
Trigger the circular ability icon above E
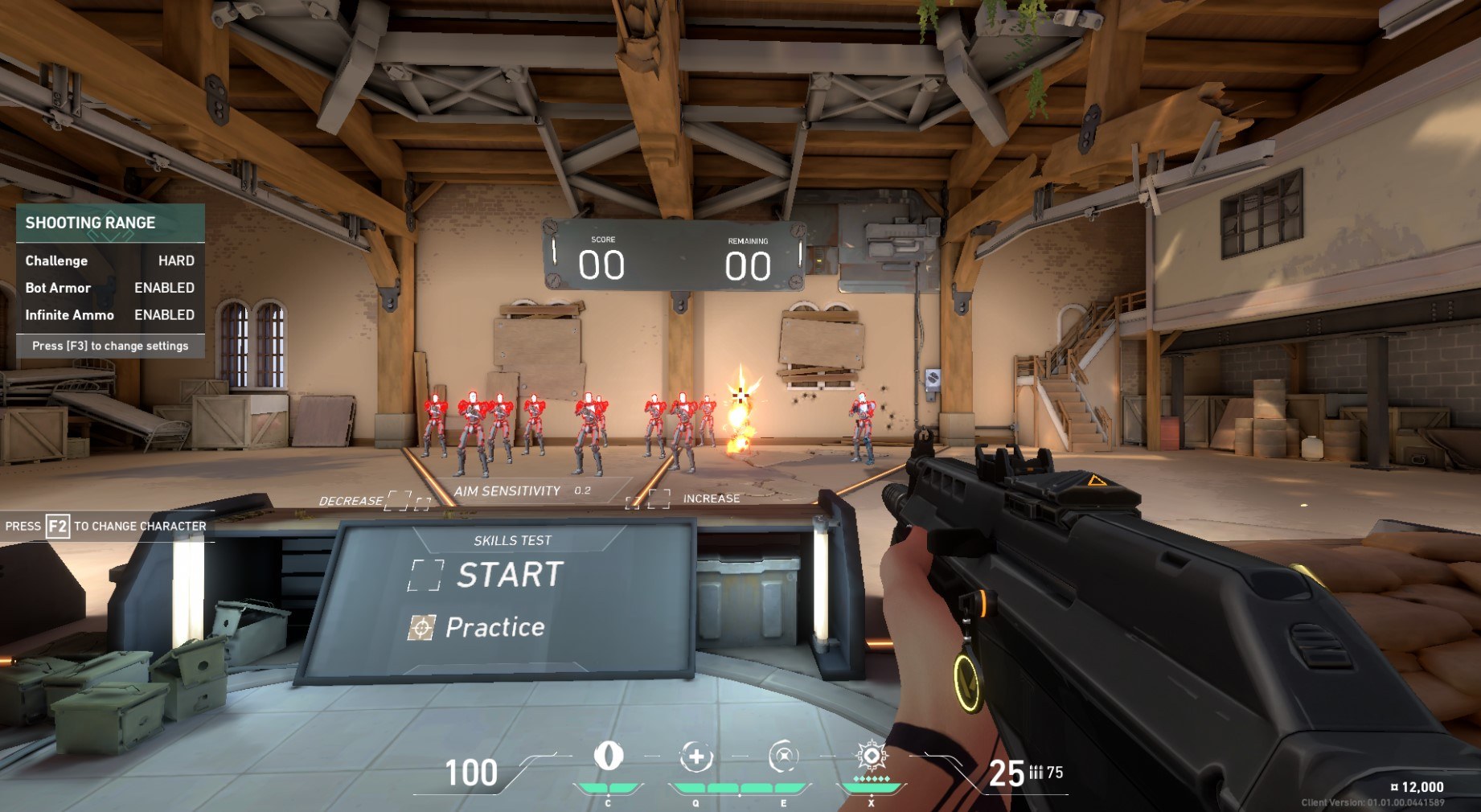click(x=783, y=757)
